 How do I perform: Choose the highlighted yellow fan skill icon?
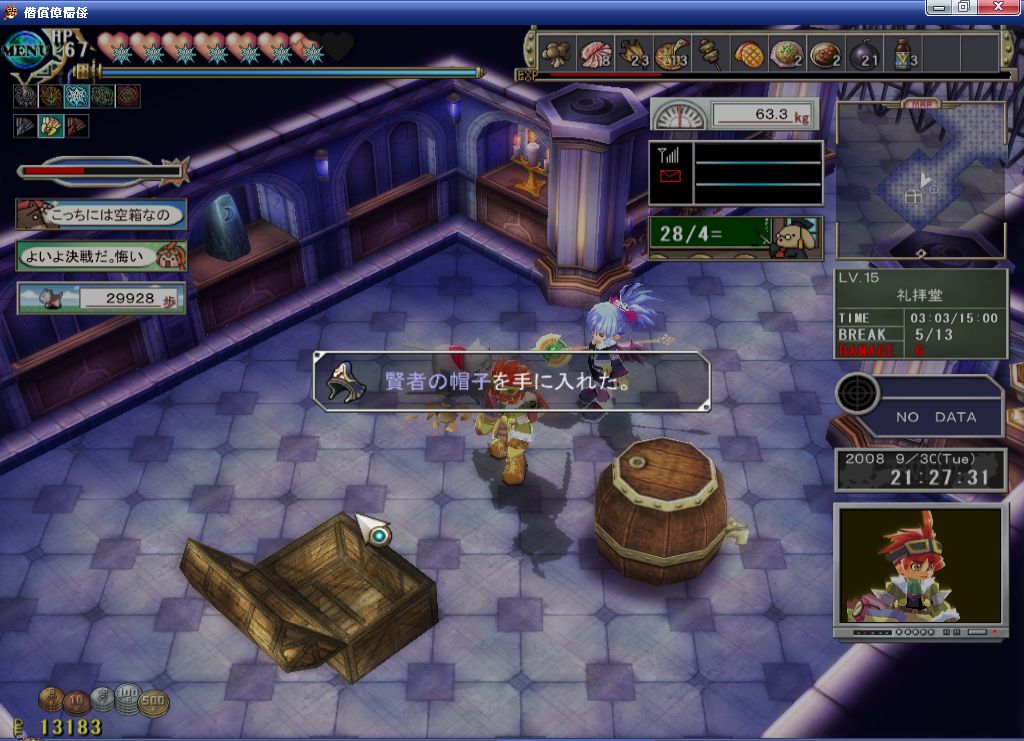pyautogui.click(x=50, y=127)
